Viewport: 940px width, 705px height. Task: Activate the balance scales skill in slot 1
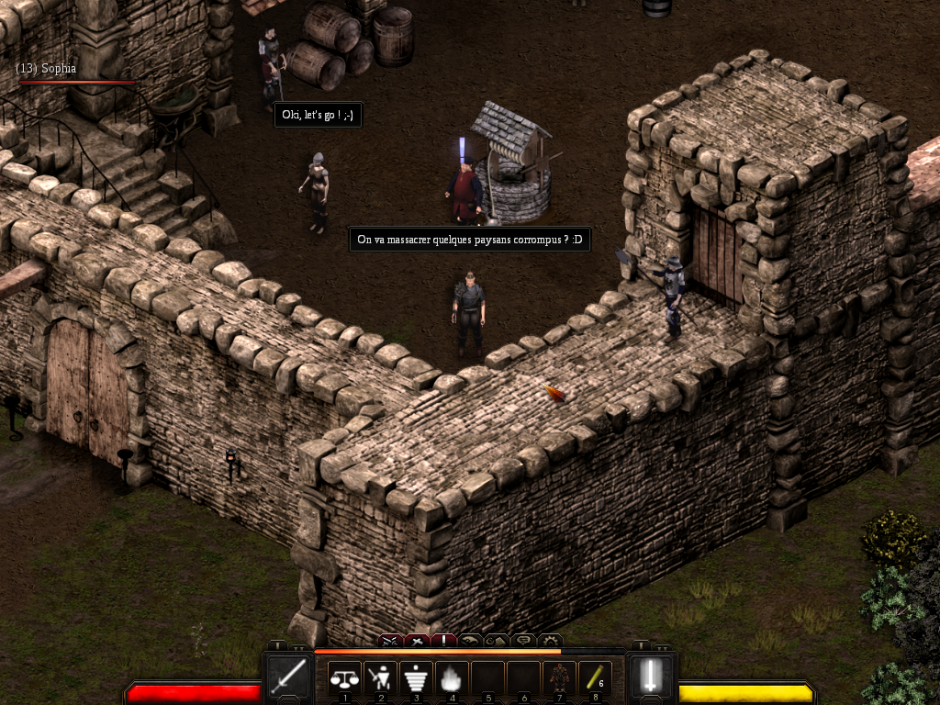345,678
